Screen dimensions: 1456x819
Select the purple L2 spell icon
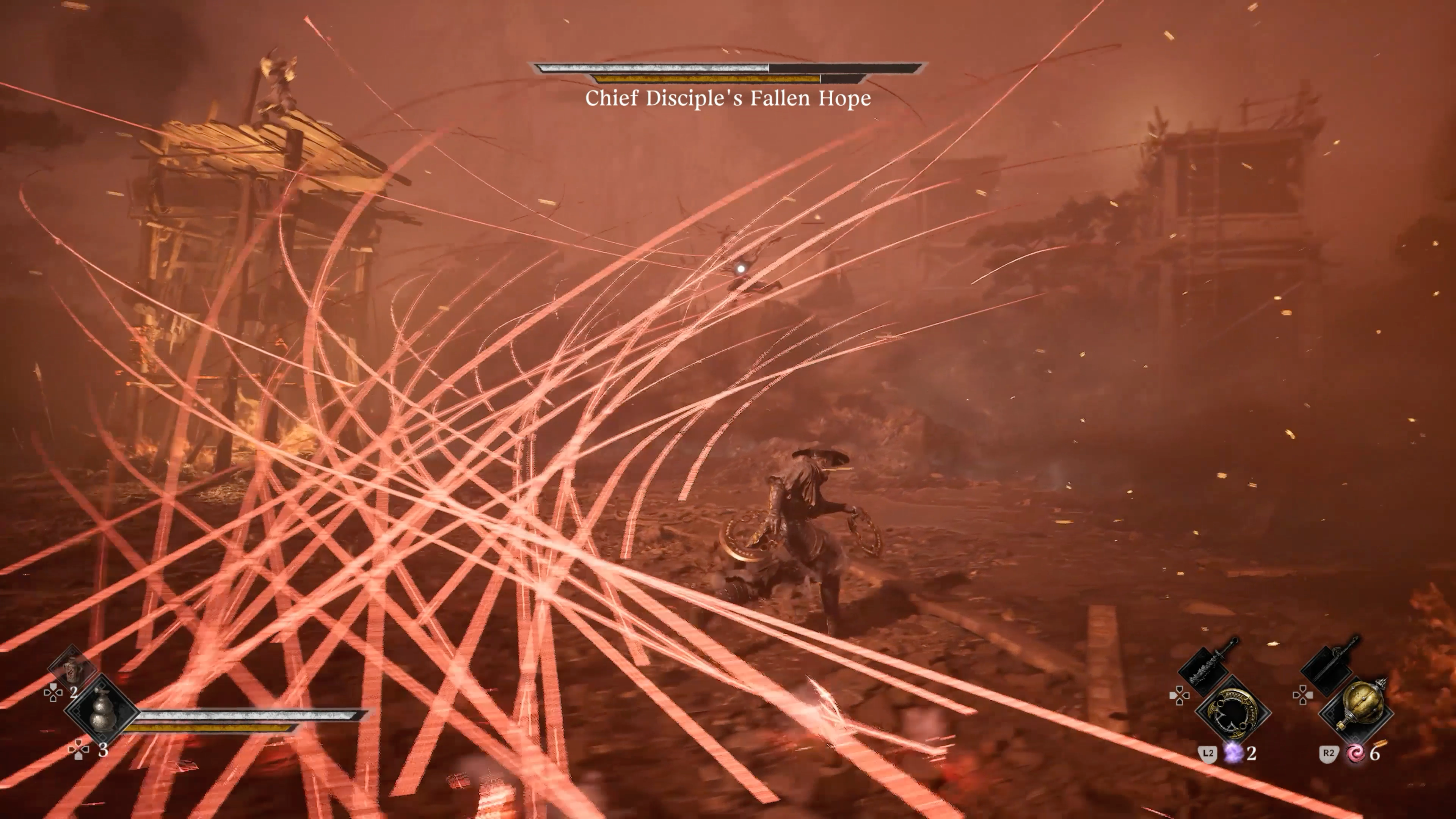click(1234, 756)
